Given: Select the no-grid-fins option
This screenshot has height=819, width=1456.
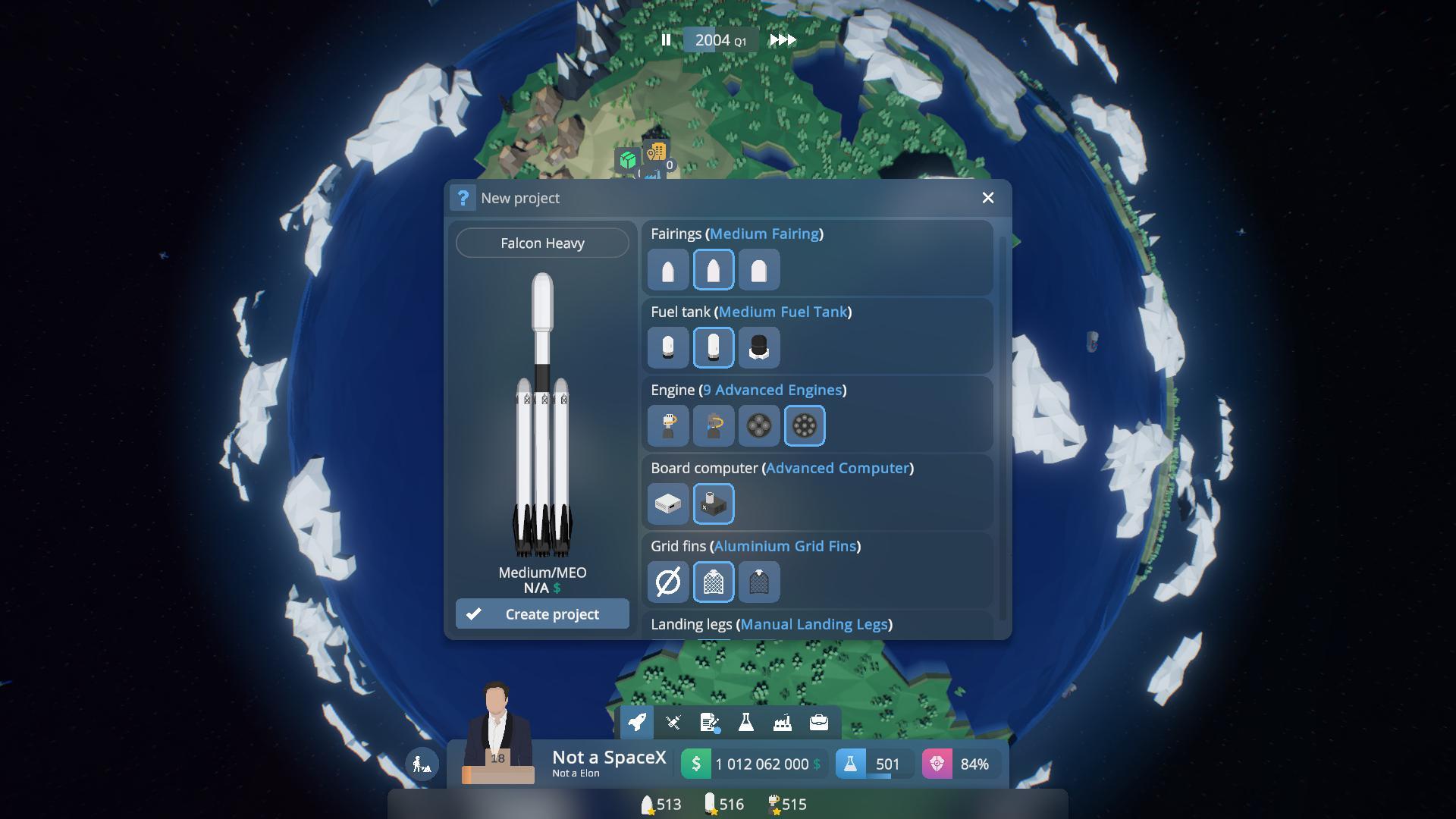Looking at the screenshot, I should 668,582.
